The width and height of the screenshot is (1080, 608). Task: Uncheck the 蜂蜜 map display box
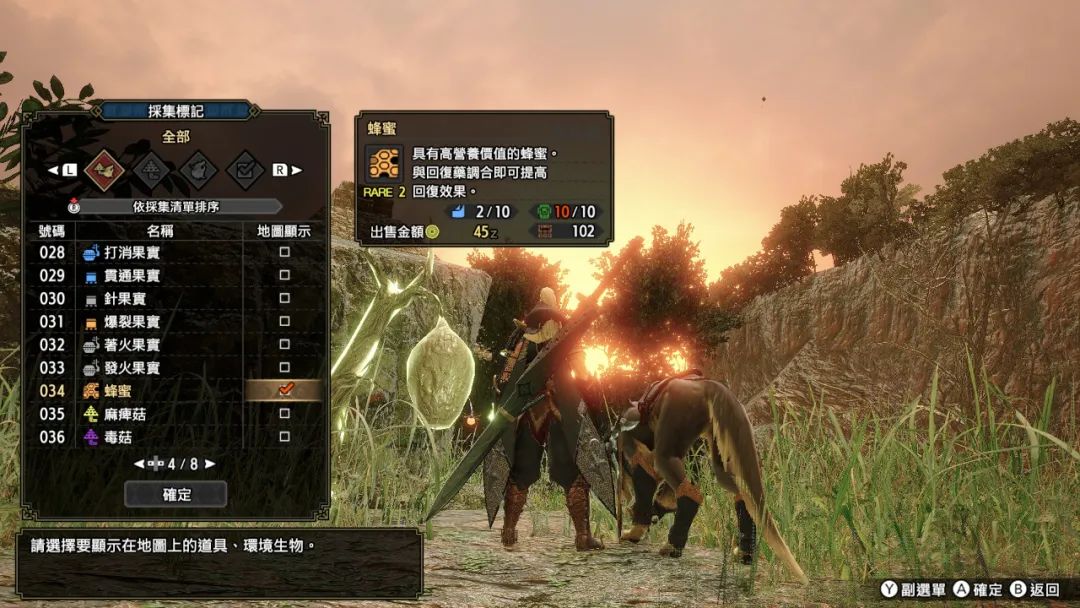(x=284, y=390)
